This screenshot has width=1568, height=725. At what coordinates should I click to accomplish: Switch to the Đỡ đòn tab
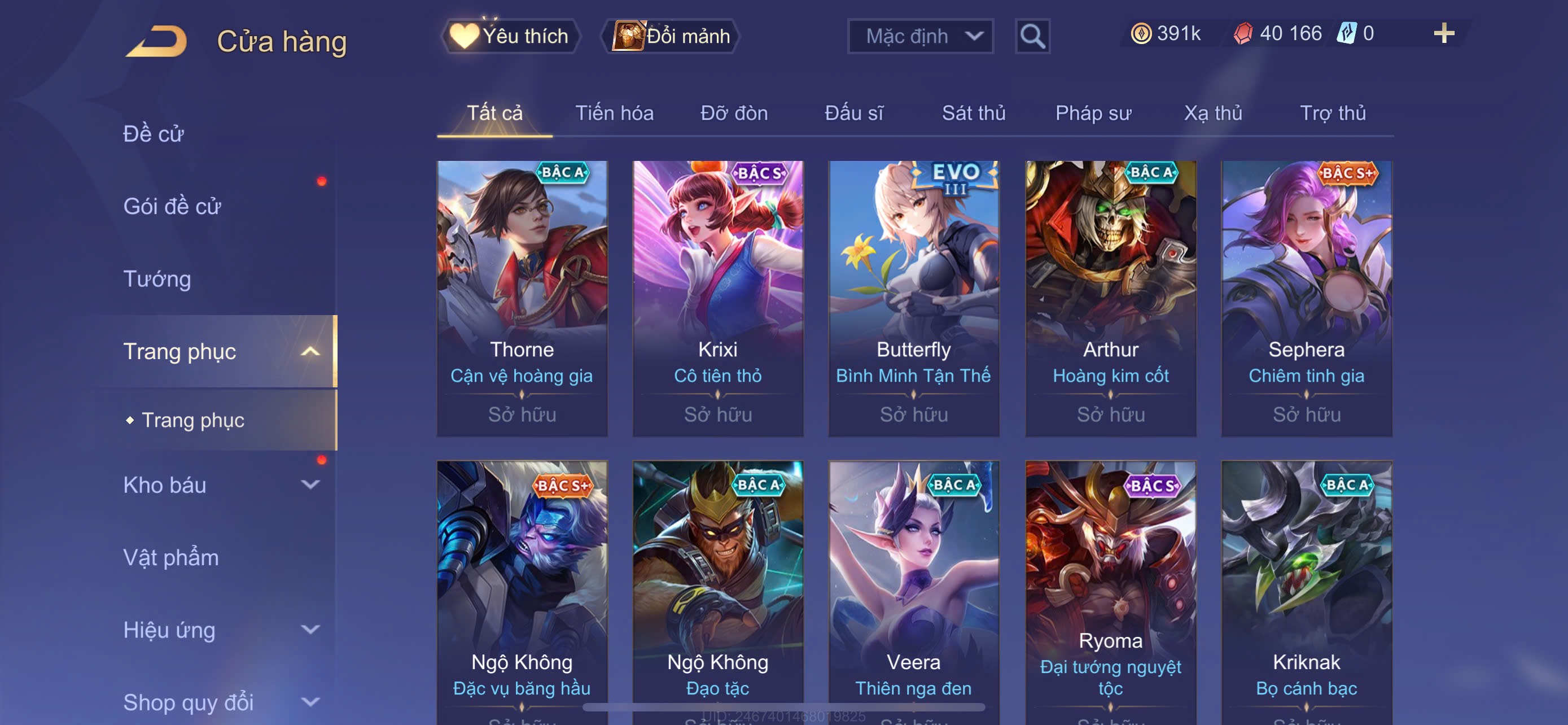point(733,113)
